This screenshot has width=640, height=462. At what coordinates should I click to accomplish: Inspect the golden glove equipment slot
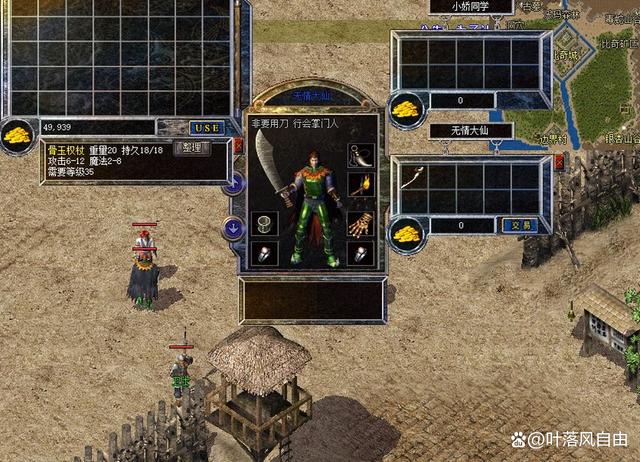[x=359, y=222]
